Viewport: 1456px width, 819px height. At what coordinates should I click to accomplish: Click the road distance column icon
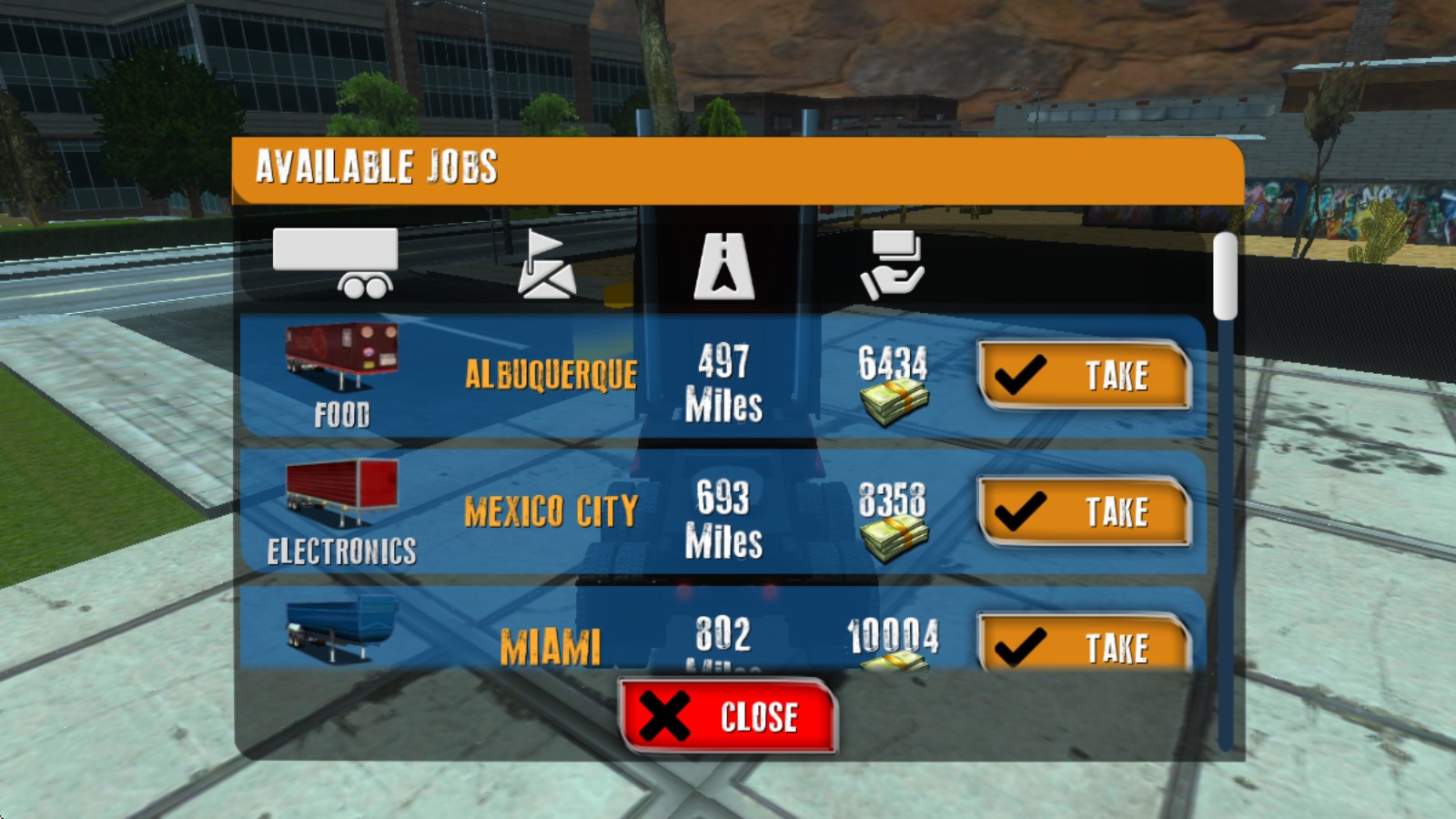pyautogui.click(x=723, y=266)
